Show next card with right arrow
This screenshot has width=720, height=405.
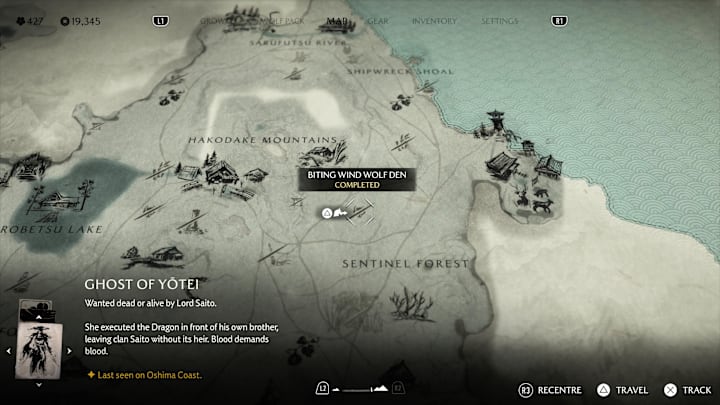[x=68, y=350]
